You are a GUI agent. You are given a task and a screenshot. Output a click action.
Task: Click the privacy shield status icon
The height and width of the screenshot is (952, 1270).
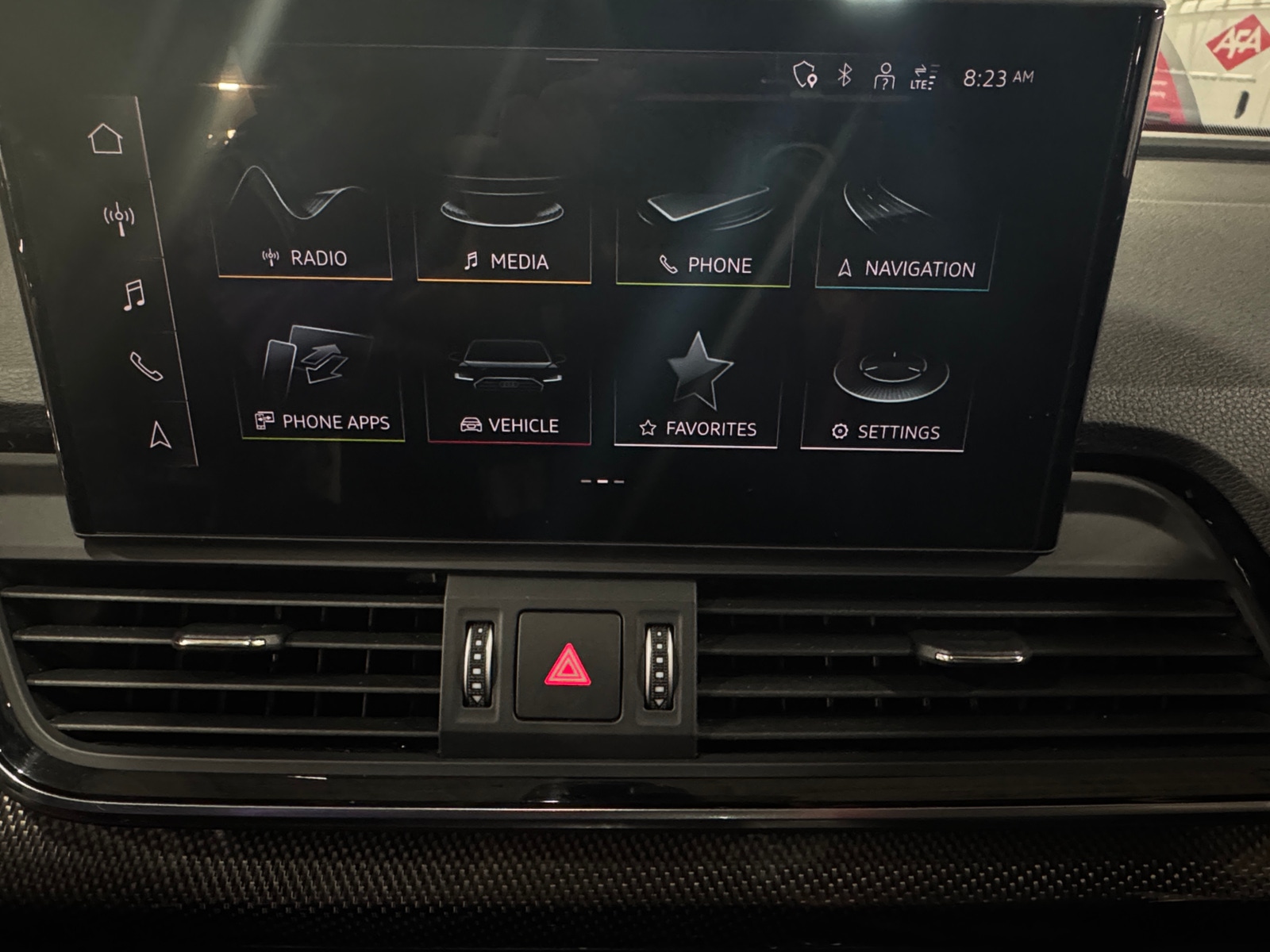point(805,75)
